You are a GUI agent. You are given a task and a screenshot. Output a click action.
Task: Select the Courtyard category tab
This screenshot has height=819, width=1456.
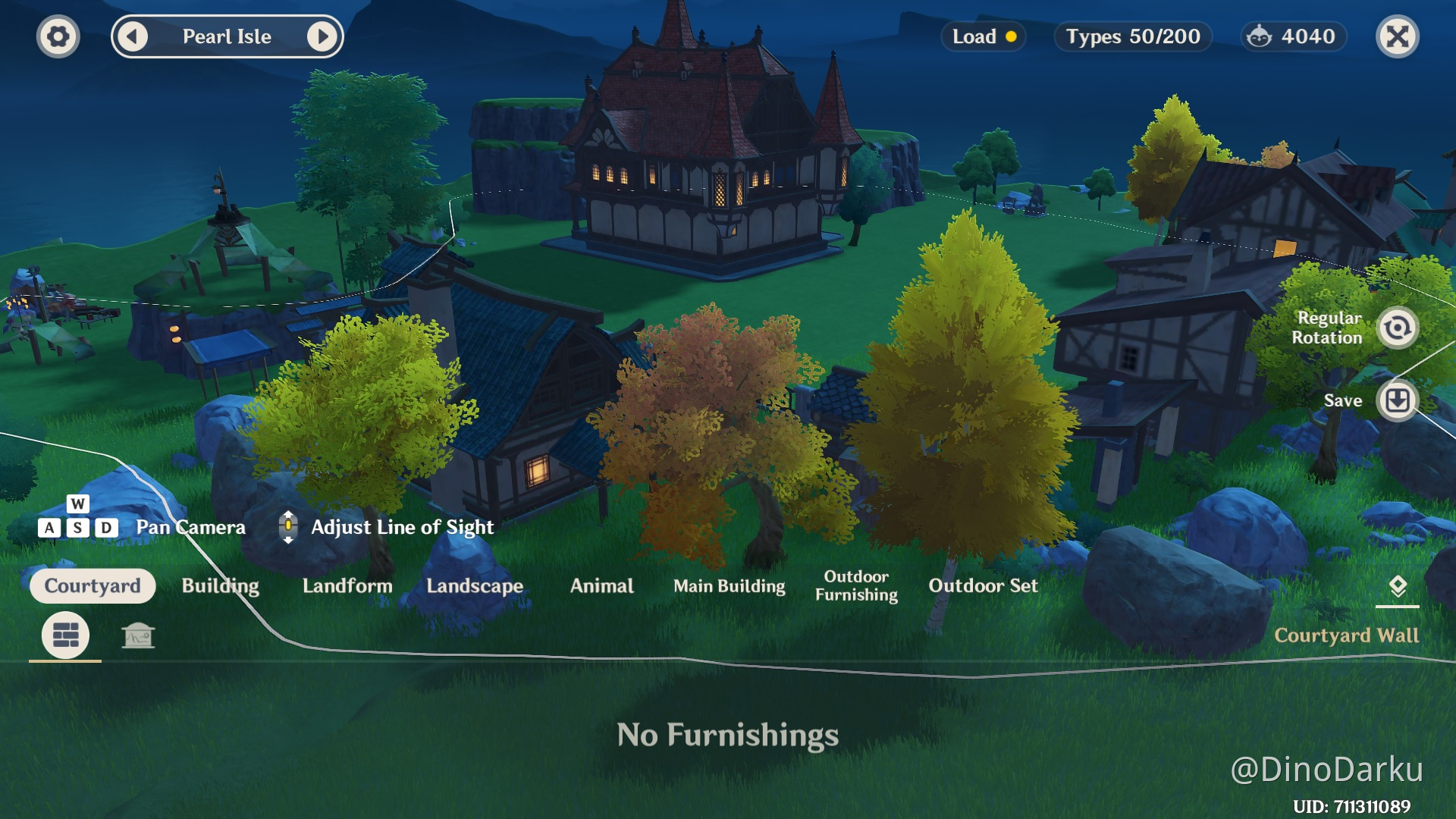pos(93,585)
